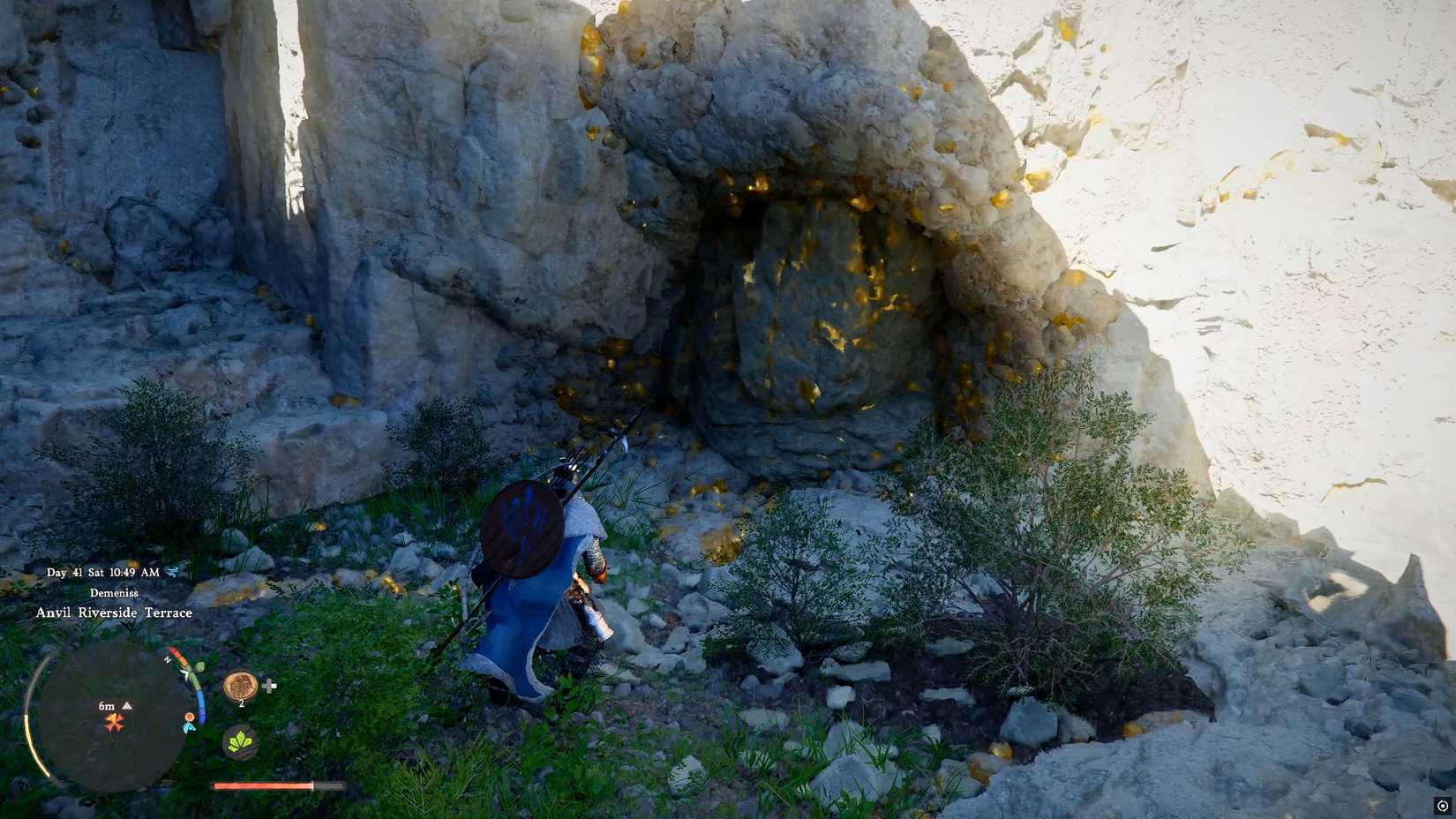Viewport: 1456px width, 819px height.
Task: Toggle the plus icon next to the logs stack
Action: 270,687
